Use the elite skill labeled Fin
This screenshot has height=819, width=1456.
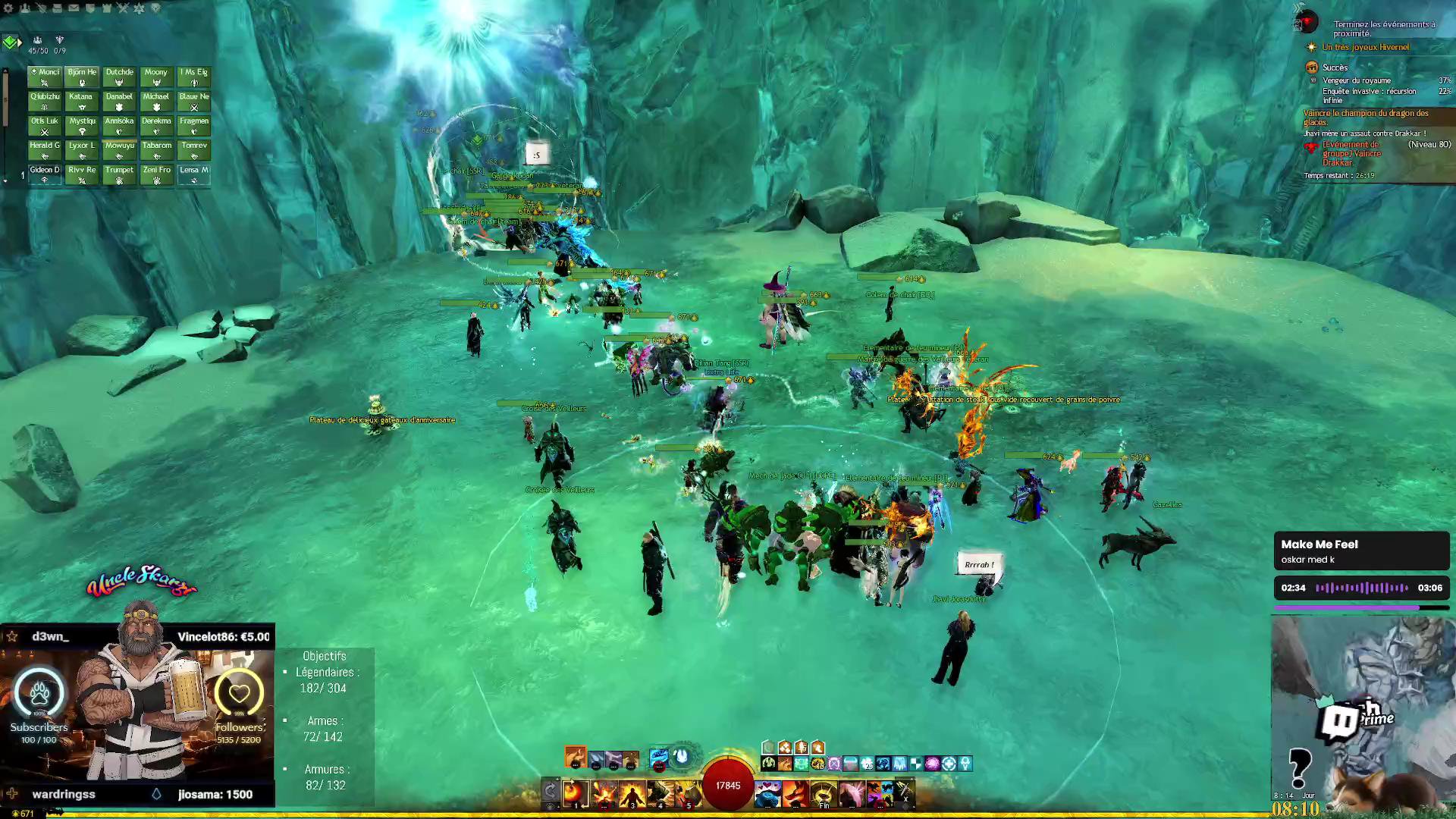824,793
